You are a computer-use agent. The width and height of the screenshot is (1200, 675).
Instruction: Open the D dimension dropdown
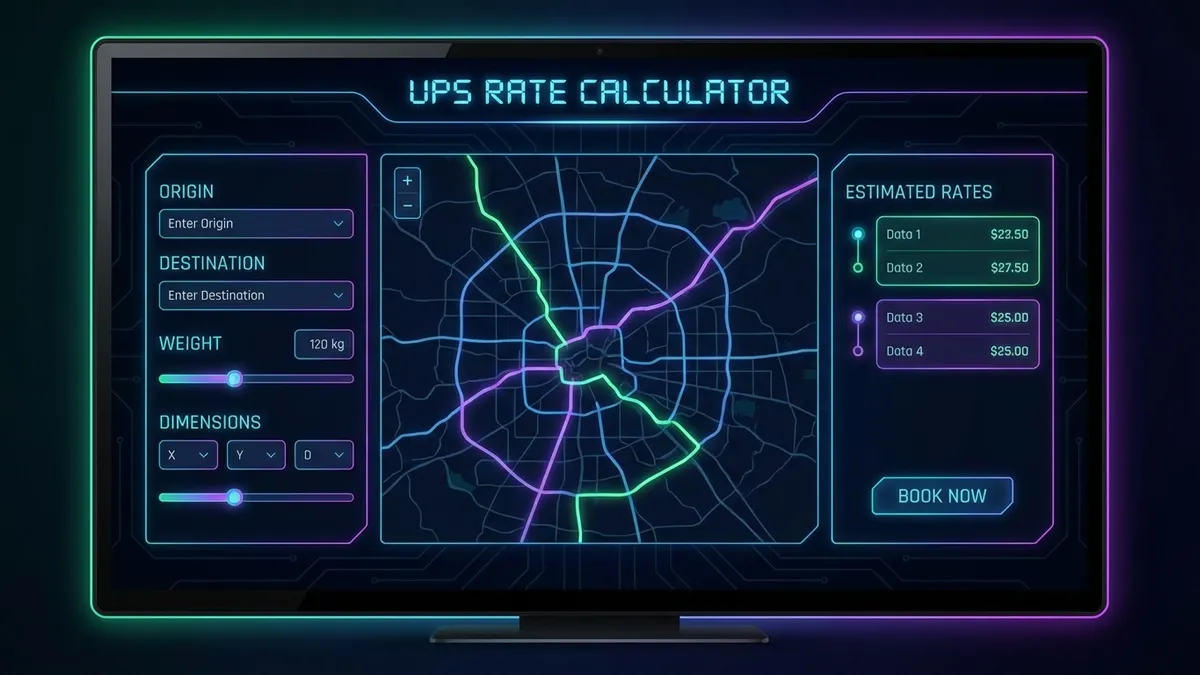(x=324, y=455)
